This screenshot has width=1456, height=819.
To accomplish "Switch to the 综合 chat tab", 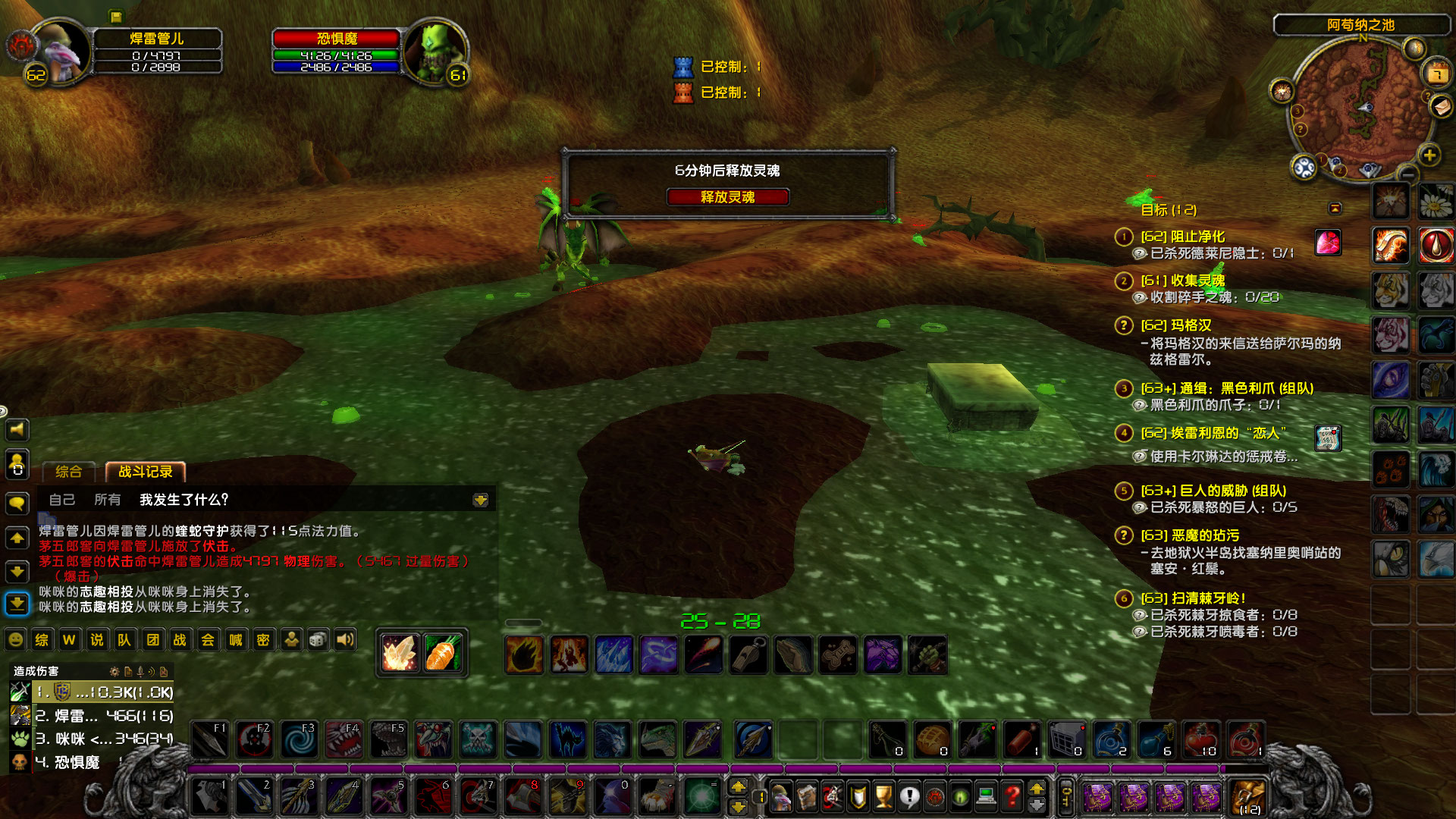I will click(x=69, y=472).
